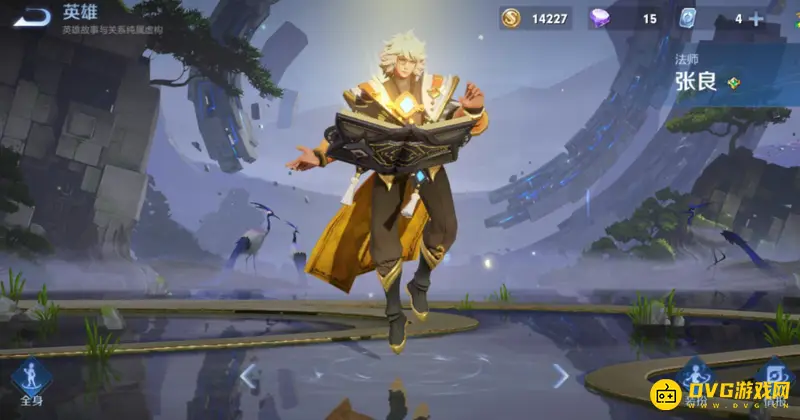Show the previous hero with the left arrow

(247, 376)
